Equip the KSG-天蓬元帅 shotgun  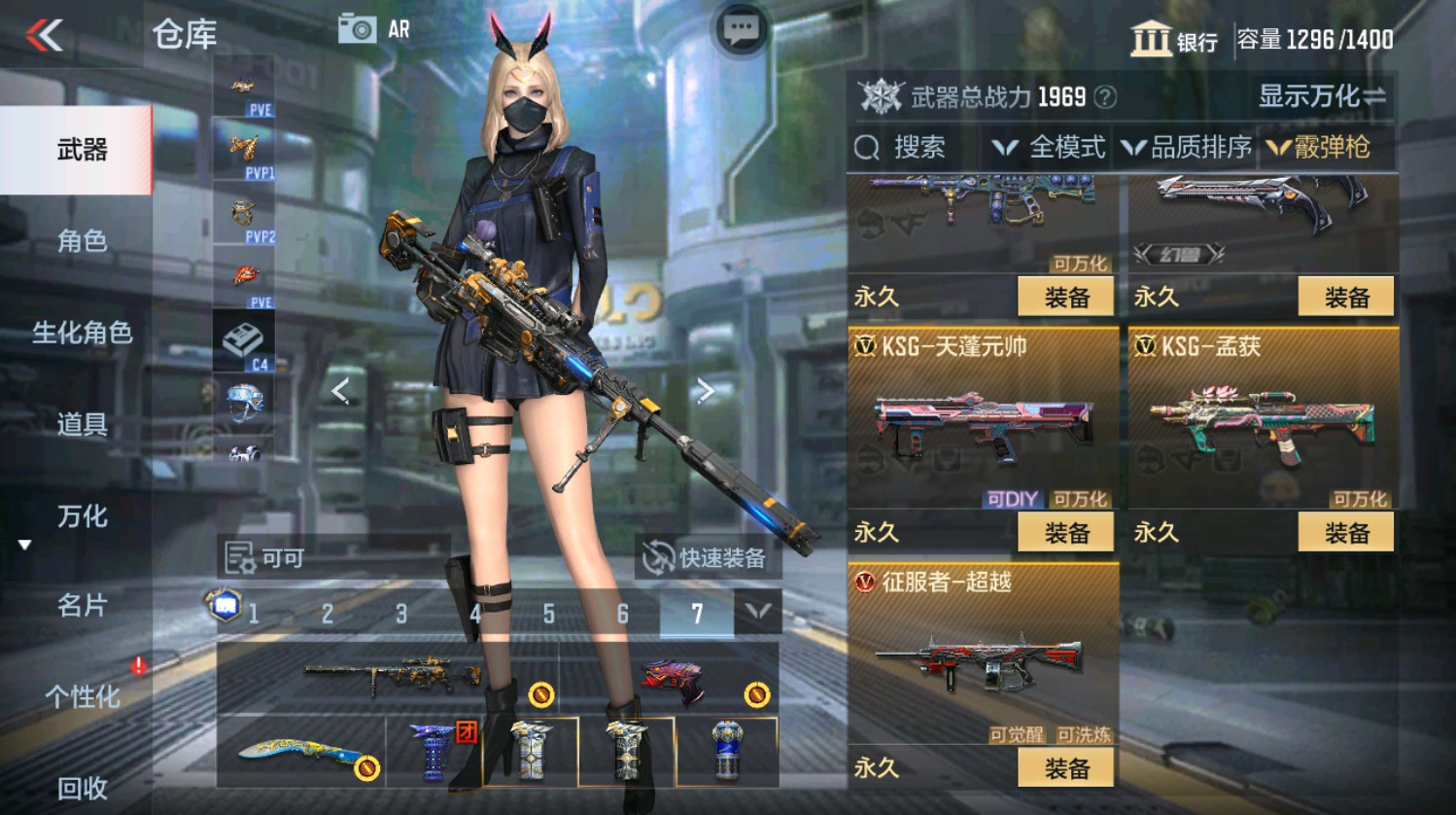1066,532
